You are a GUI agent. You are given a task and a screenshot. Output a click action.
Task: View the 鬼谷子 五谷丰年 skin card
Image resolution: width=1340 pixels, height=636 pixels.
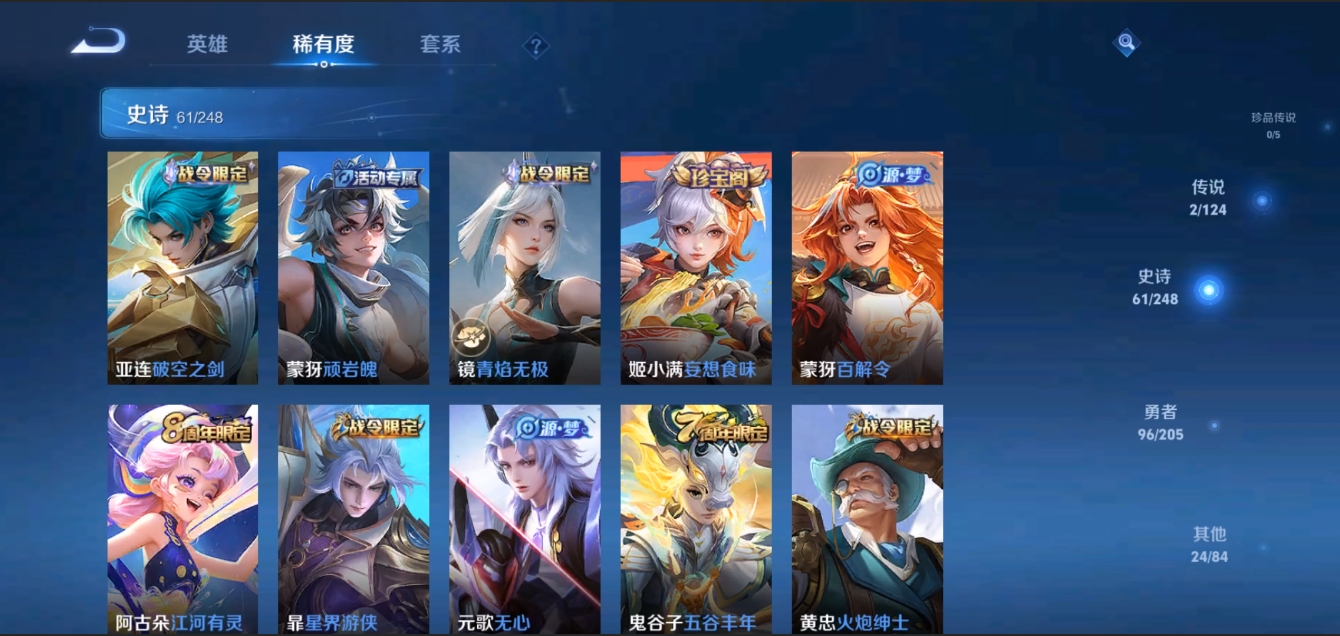pyautogui.click(x=696, y=518)
